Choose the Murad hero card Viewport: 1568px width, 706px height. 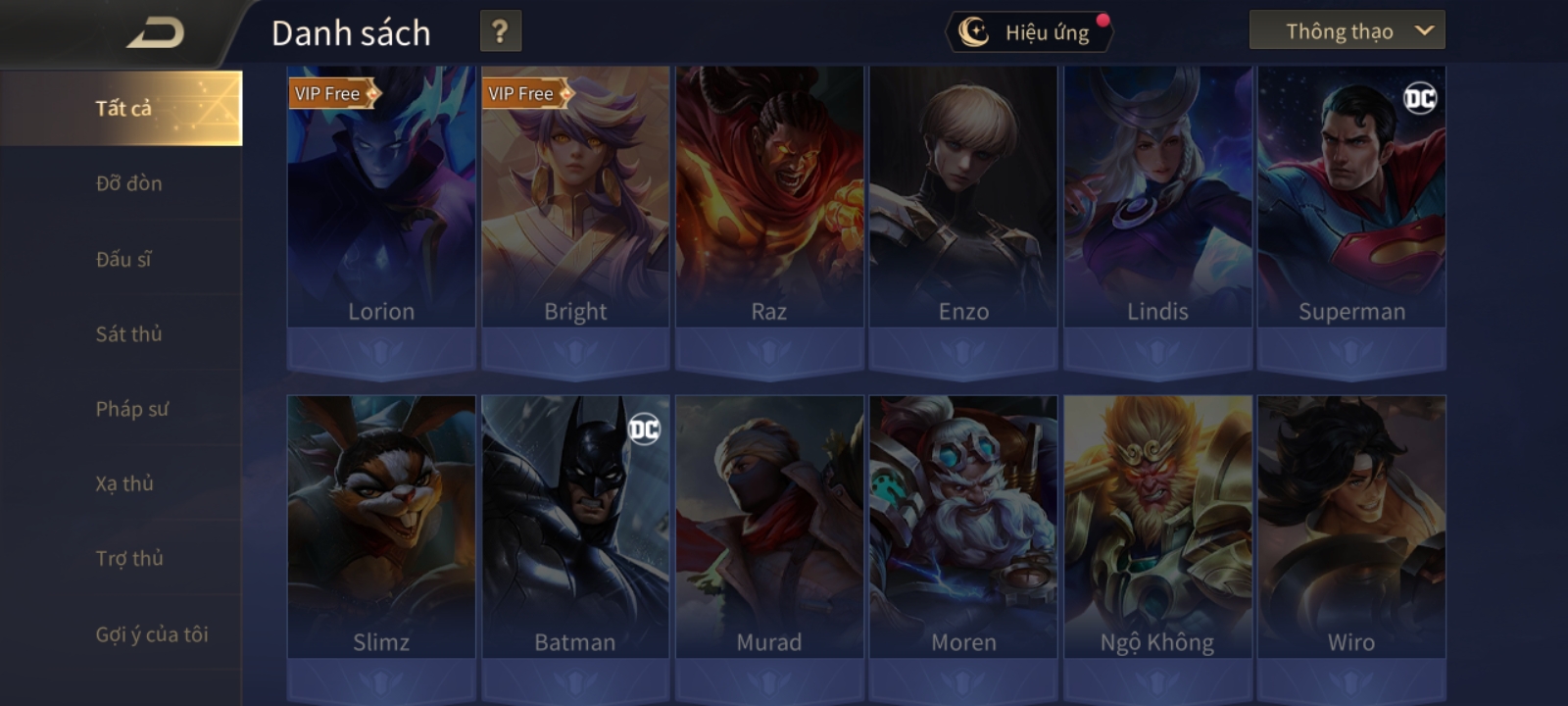[x=769, y=527]
